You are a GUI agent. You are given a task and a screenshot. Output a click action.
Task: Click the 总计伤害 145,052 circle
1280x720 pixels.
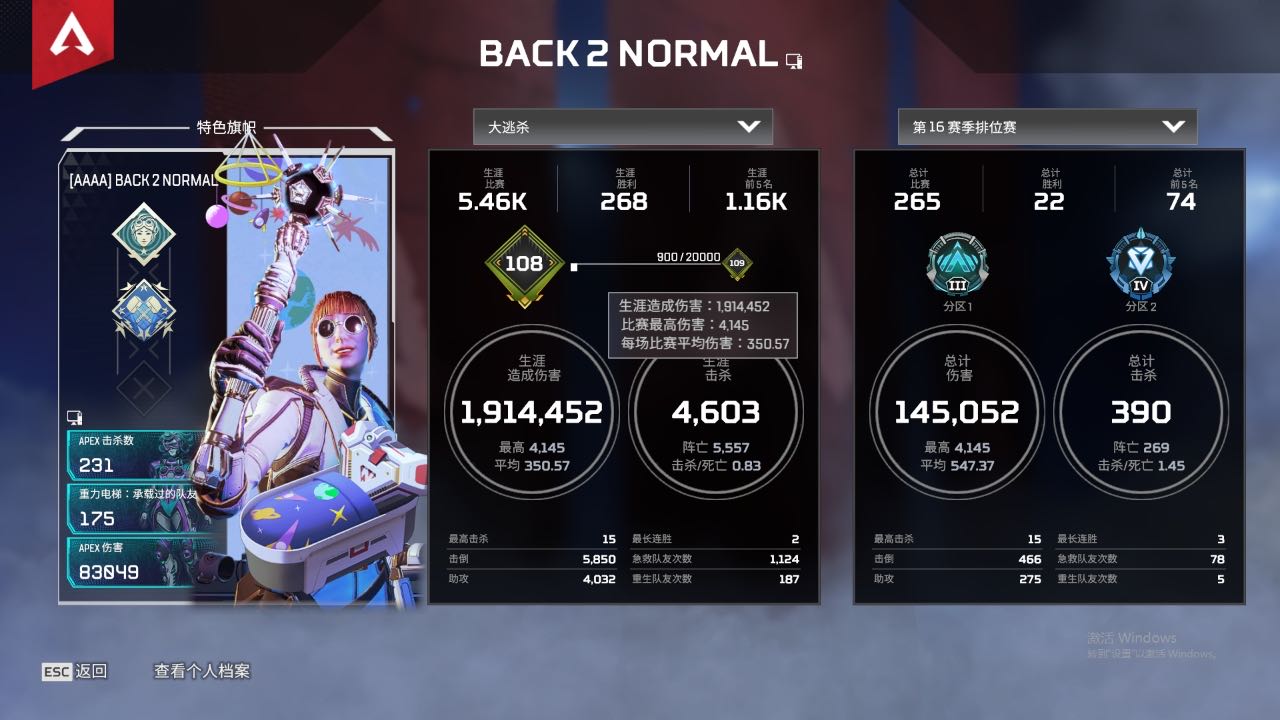coord(957,412)
